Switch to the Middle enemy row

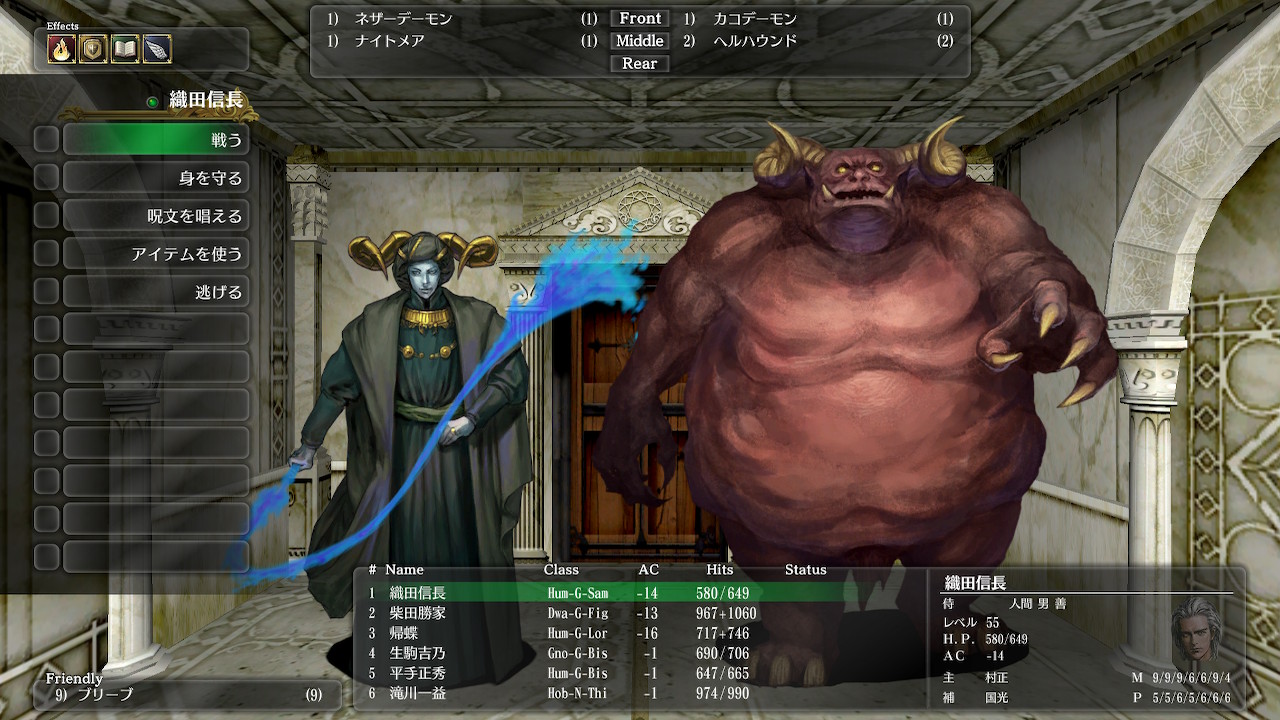tap(640, 41)
